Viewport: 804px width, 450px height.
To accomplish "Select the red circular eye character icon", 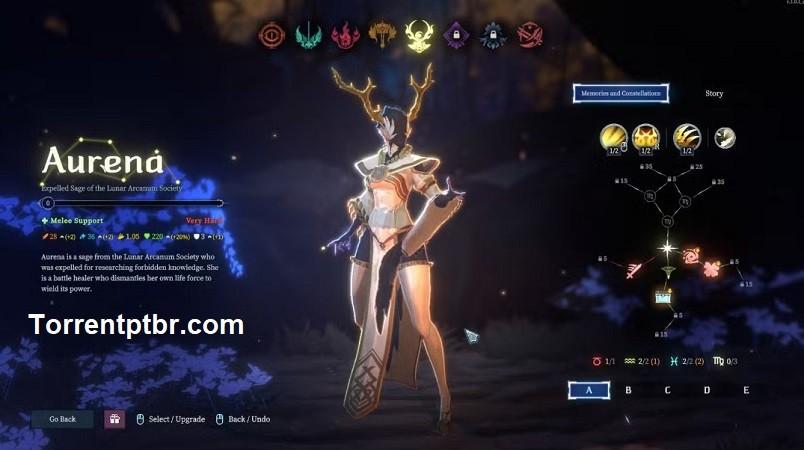I will point(272,36).
